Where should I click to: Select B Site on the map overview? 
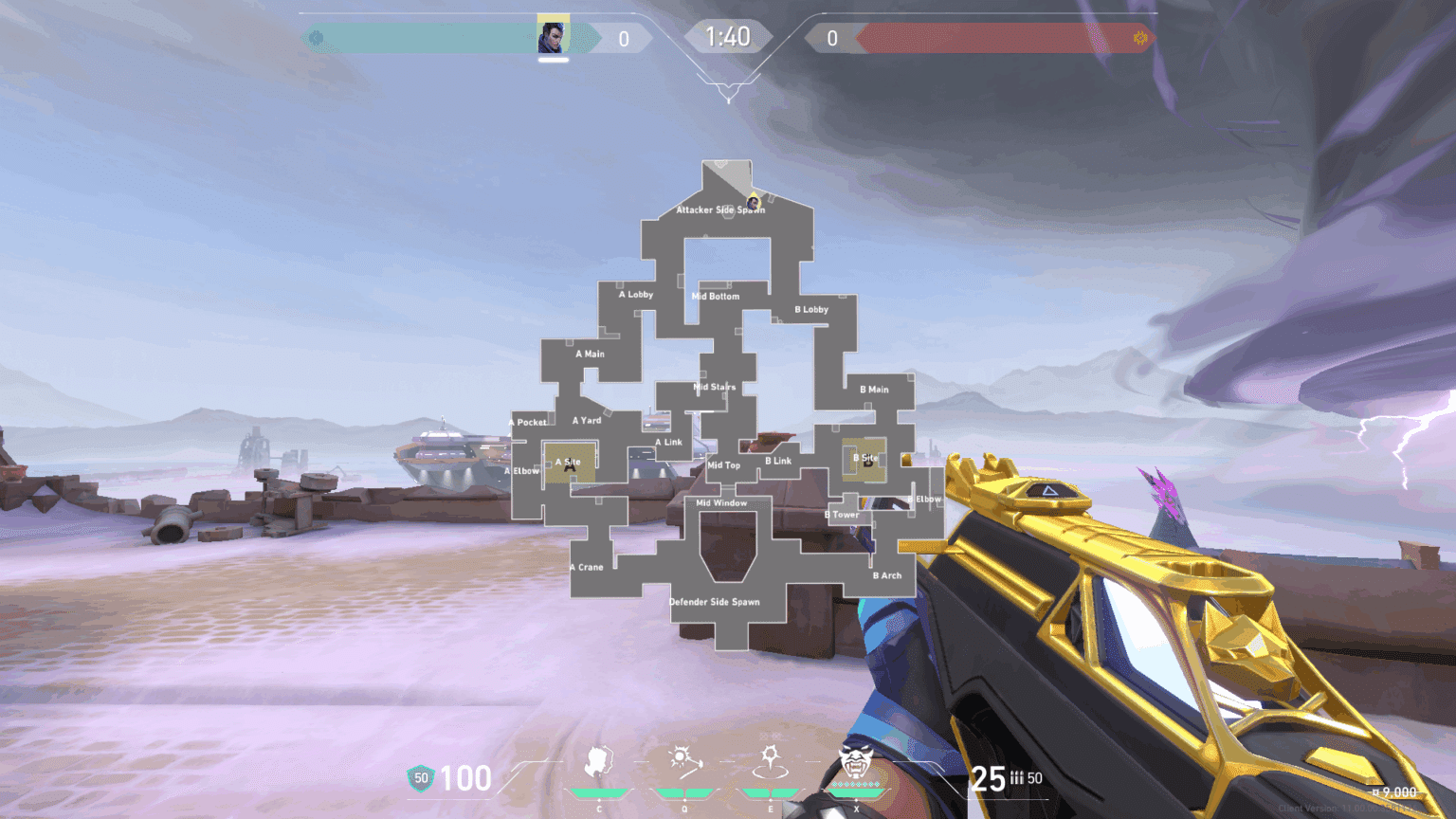coord(864,458)
